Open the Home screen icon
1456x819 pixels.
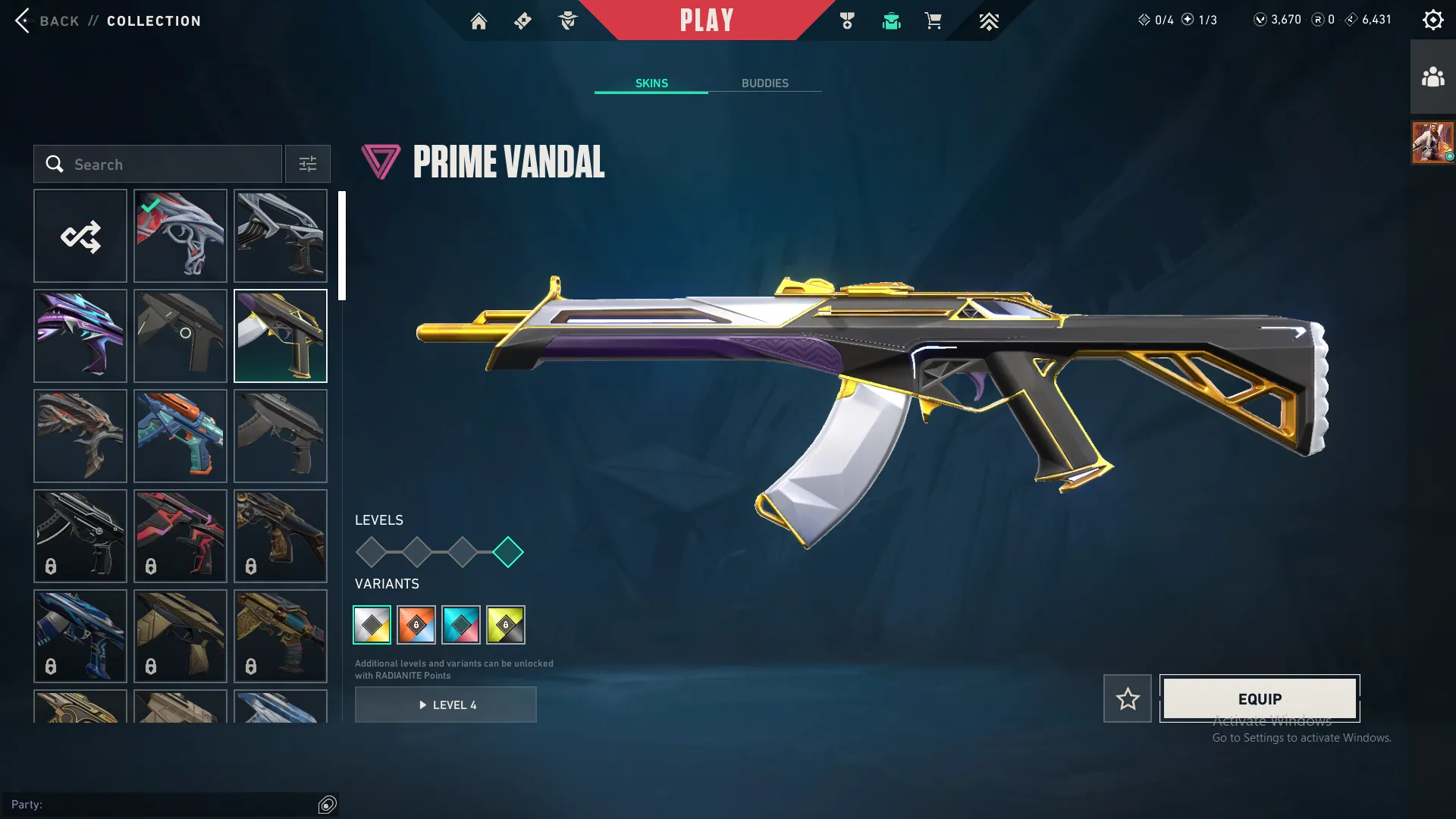point(479,20)
